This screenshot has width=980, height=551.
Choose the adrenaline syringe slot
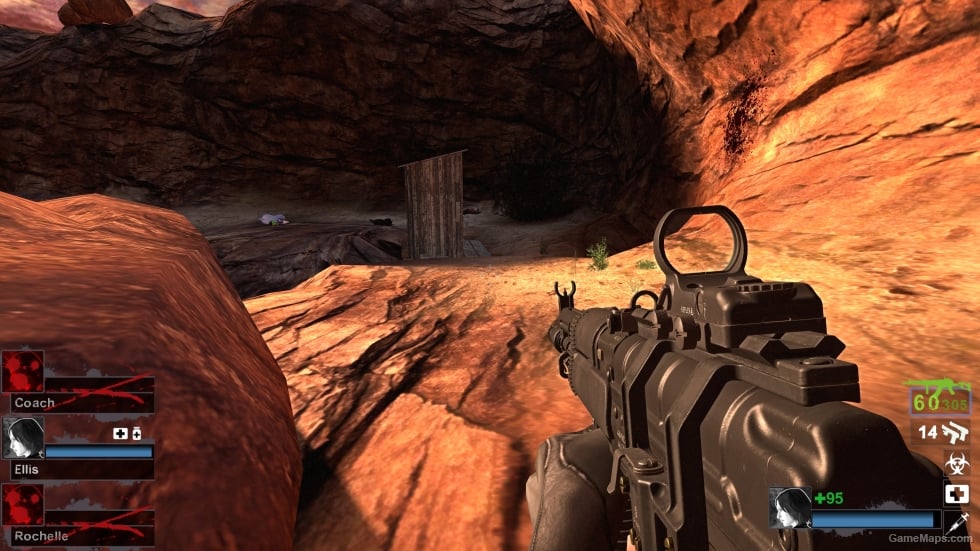pyautogui.click(x=957, y=522)
